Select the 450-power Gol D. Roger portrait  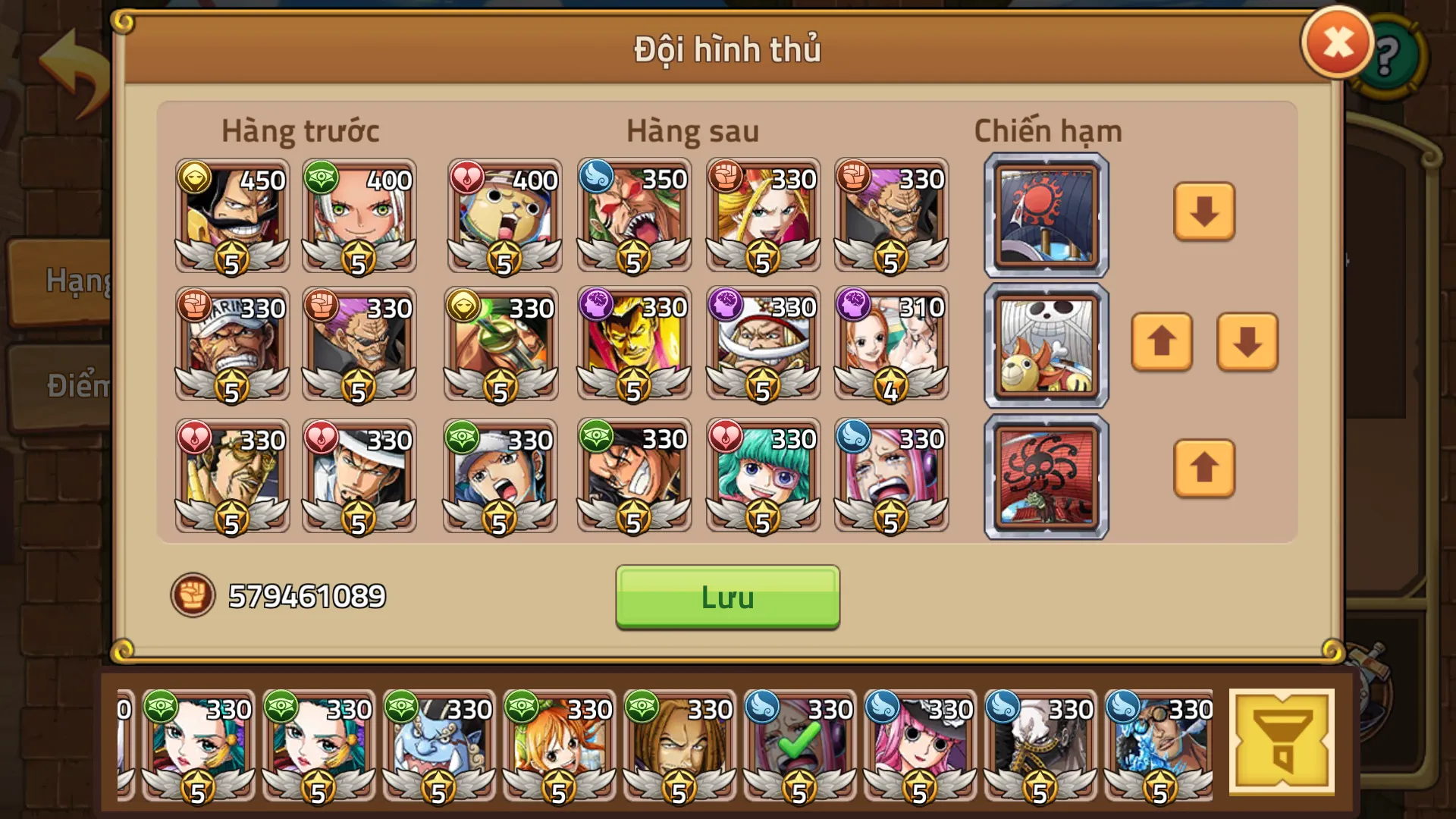231,218
